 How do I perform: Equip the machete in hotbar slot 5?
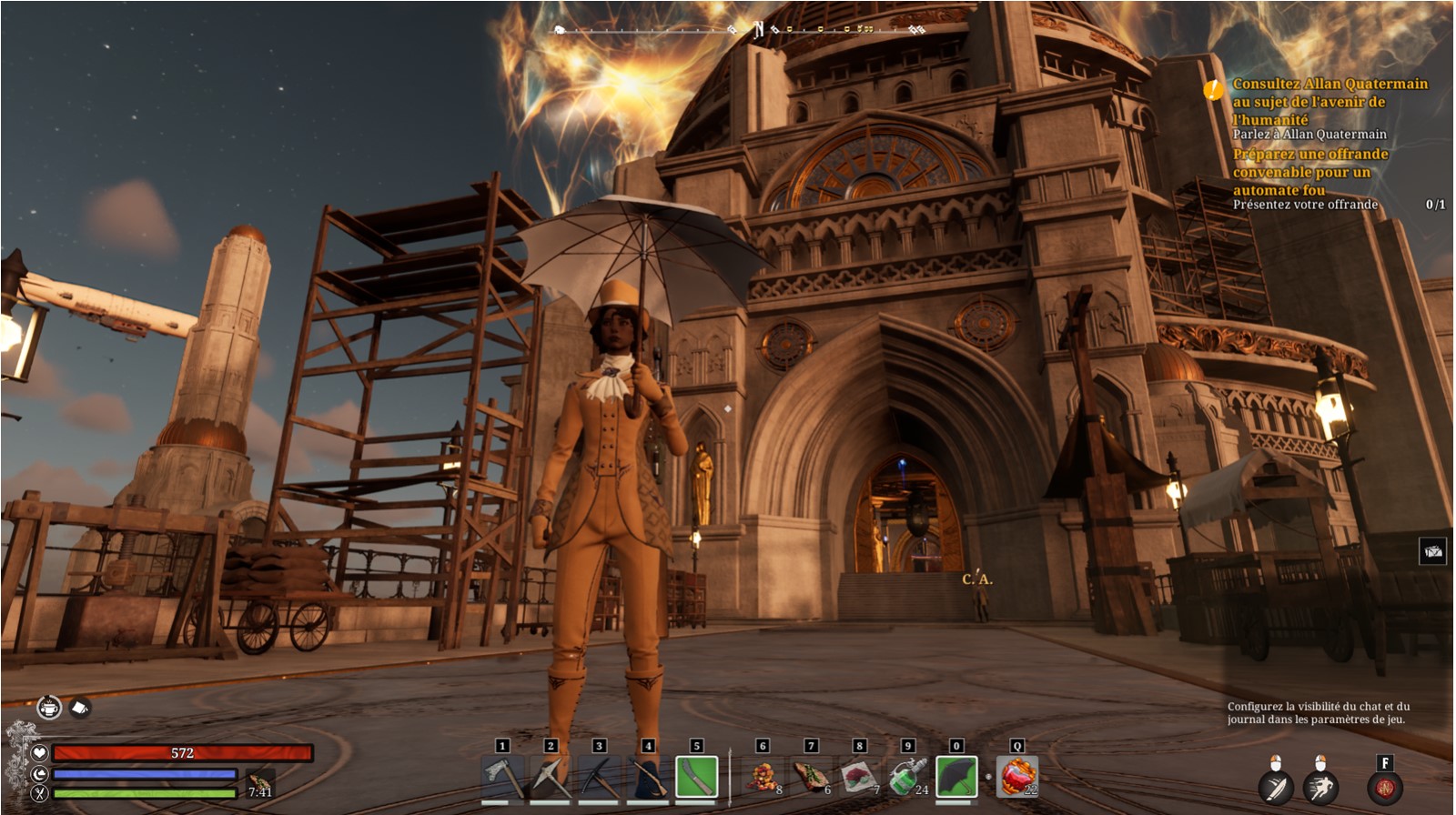point(697,778)
